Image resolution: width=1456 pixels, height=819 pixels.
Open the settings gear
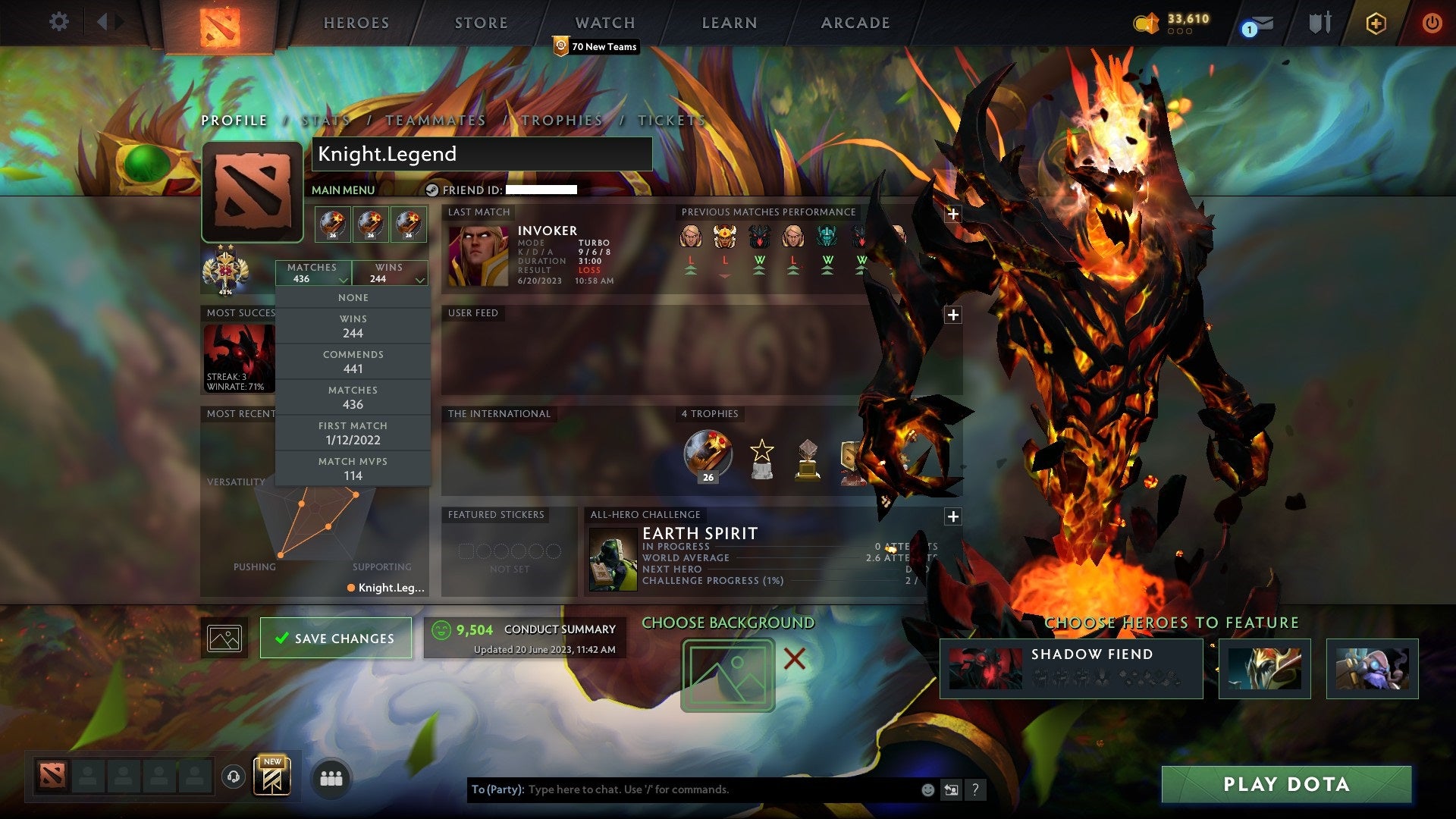pos(58,21)
